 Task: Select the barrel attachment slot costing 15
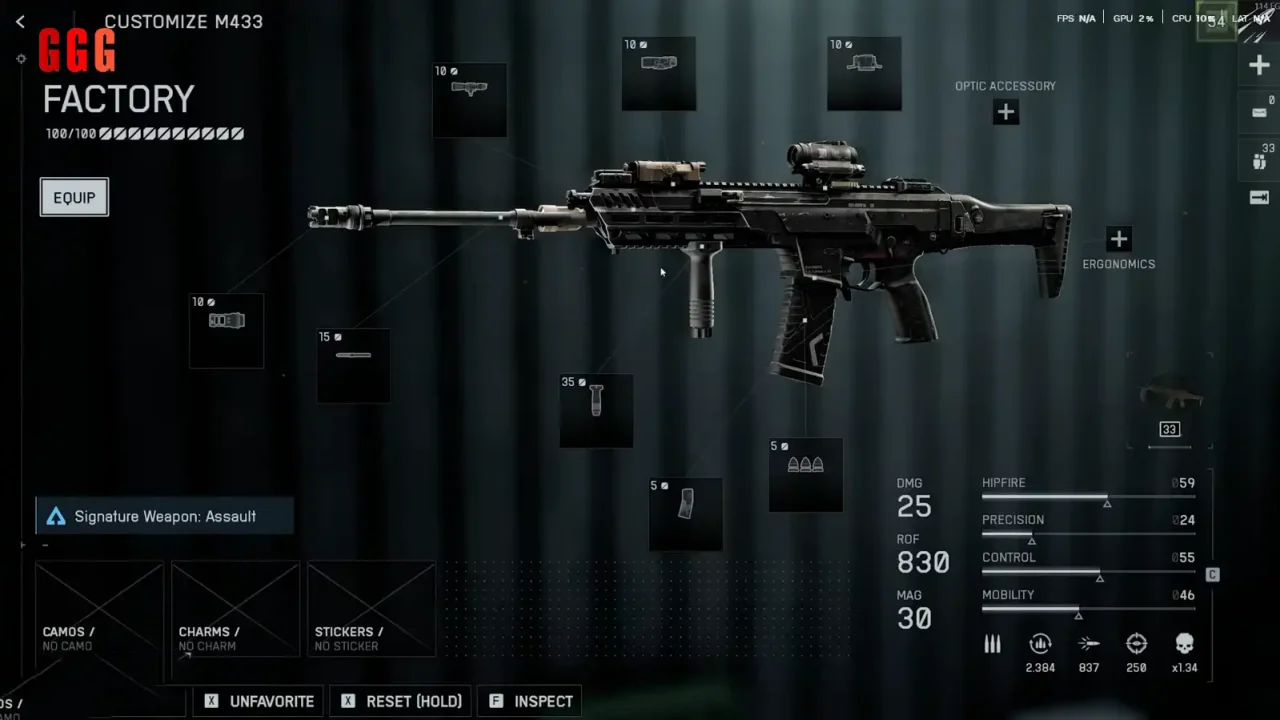353,365
